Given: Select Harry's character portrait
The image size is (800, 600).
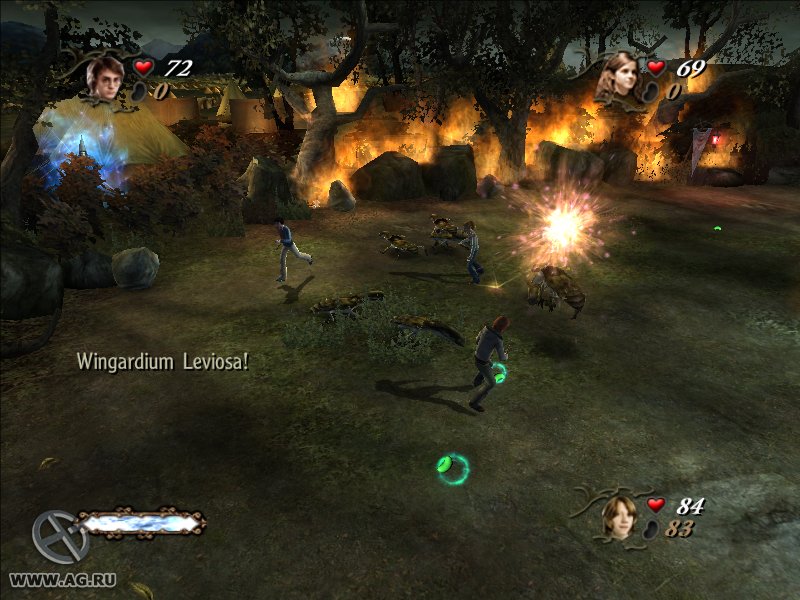Looking at the screenshot, I should [103, 77].
